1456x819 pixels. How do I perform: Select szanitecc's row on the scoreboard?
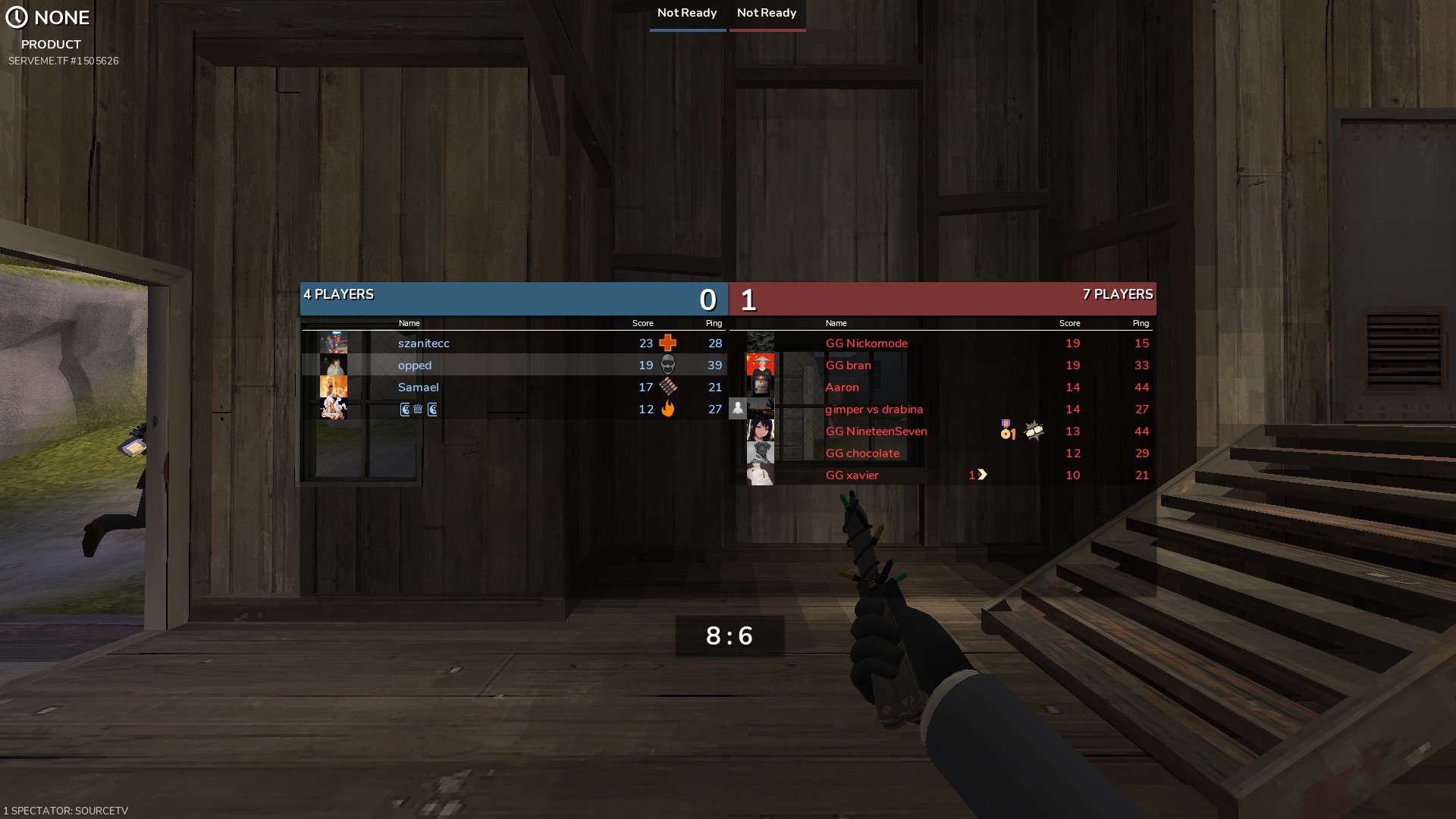coord(424,344)
